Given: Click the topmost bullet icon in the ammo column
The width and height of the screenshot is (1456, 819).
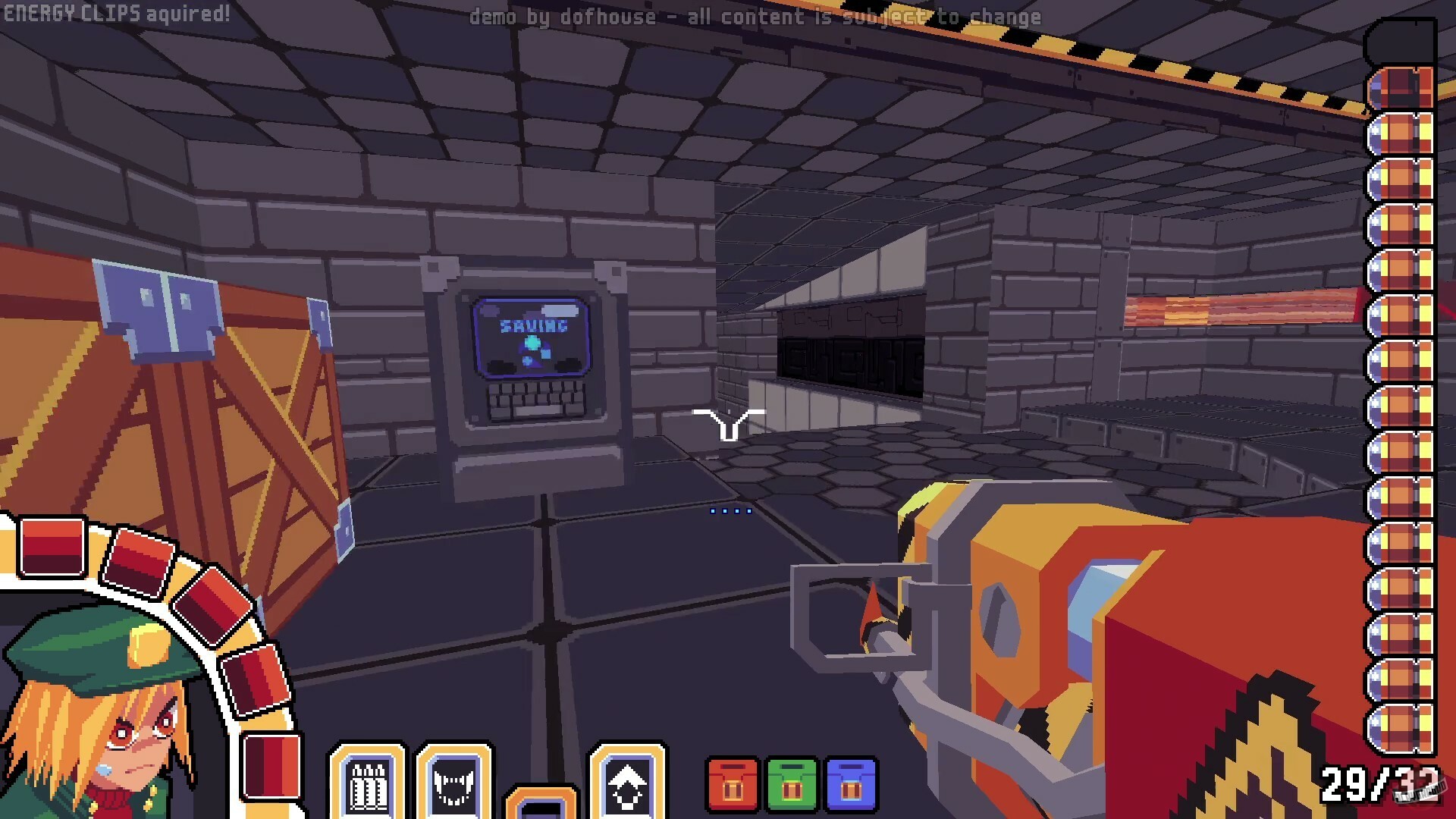Looking at the screenshot, I should [1402, 87].
